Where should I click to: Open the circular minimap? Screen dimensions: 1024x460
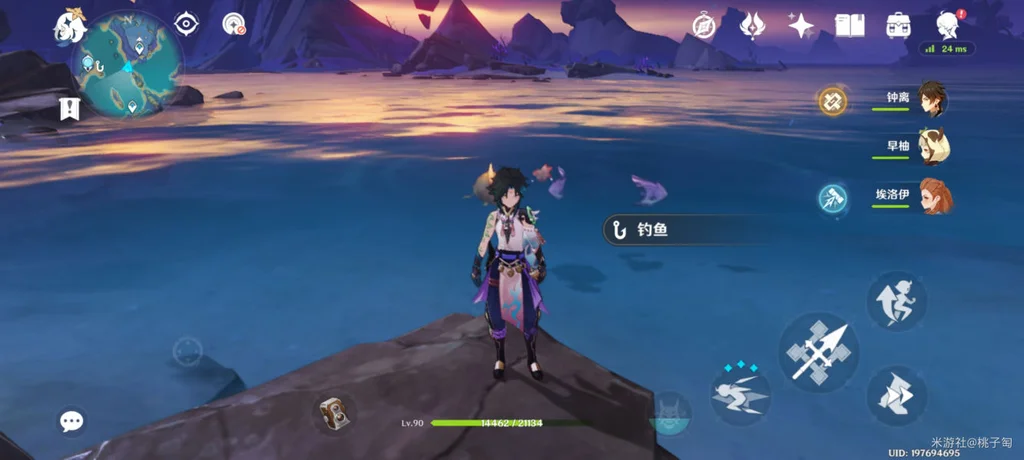click(x=126, y=64)
